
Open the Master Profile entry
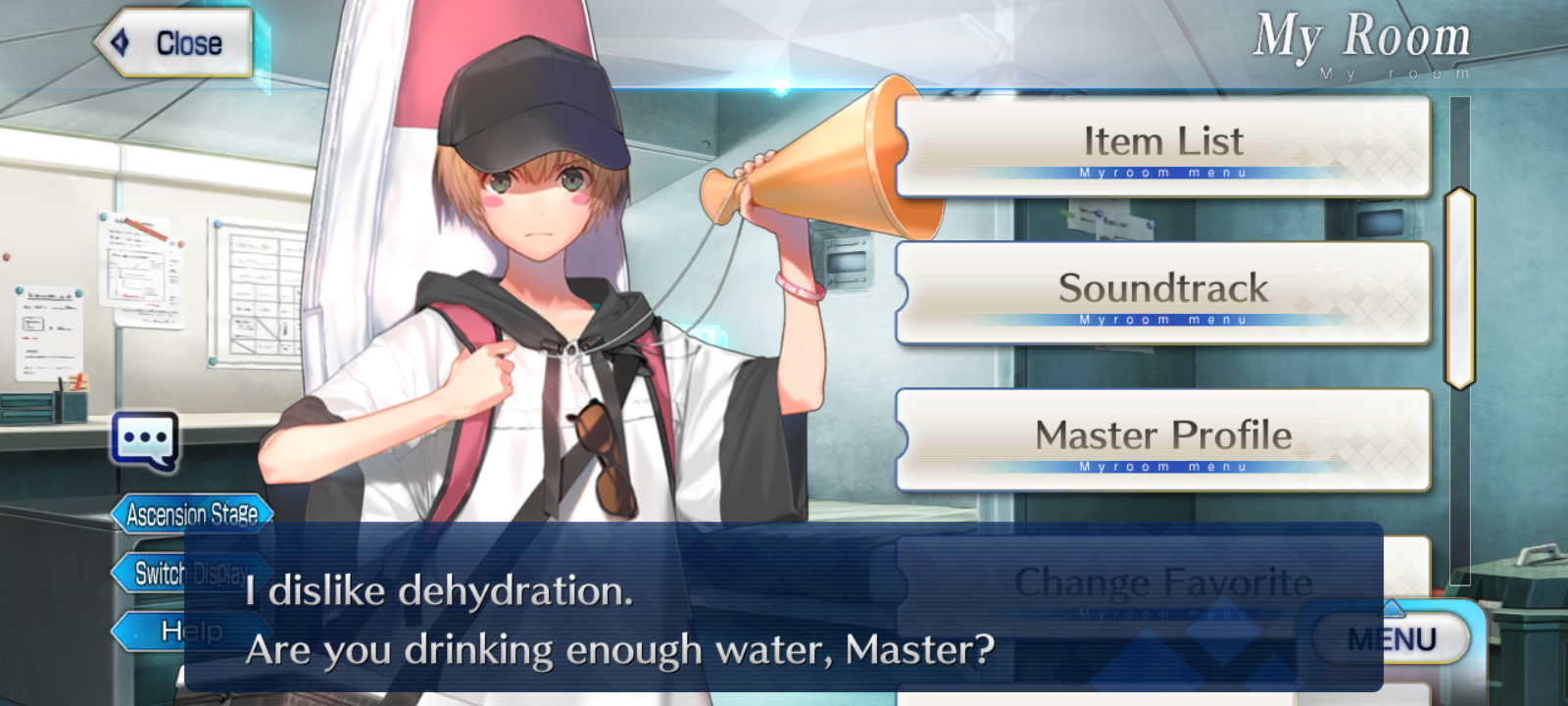click(1162, 440)
